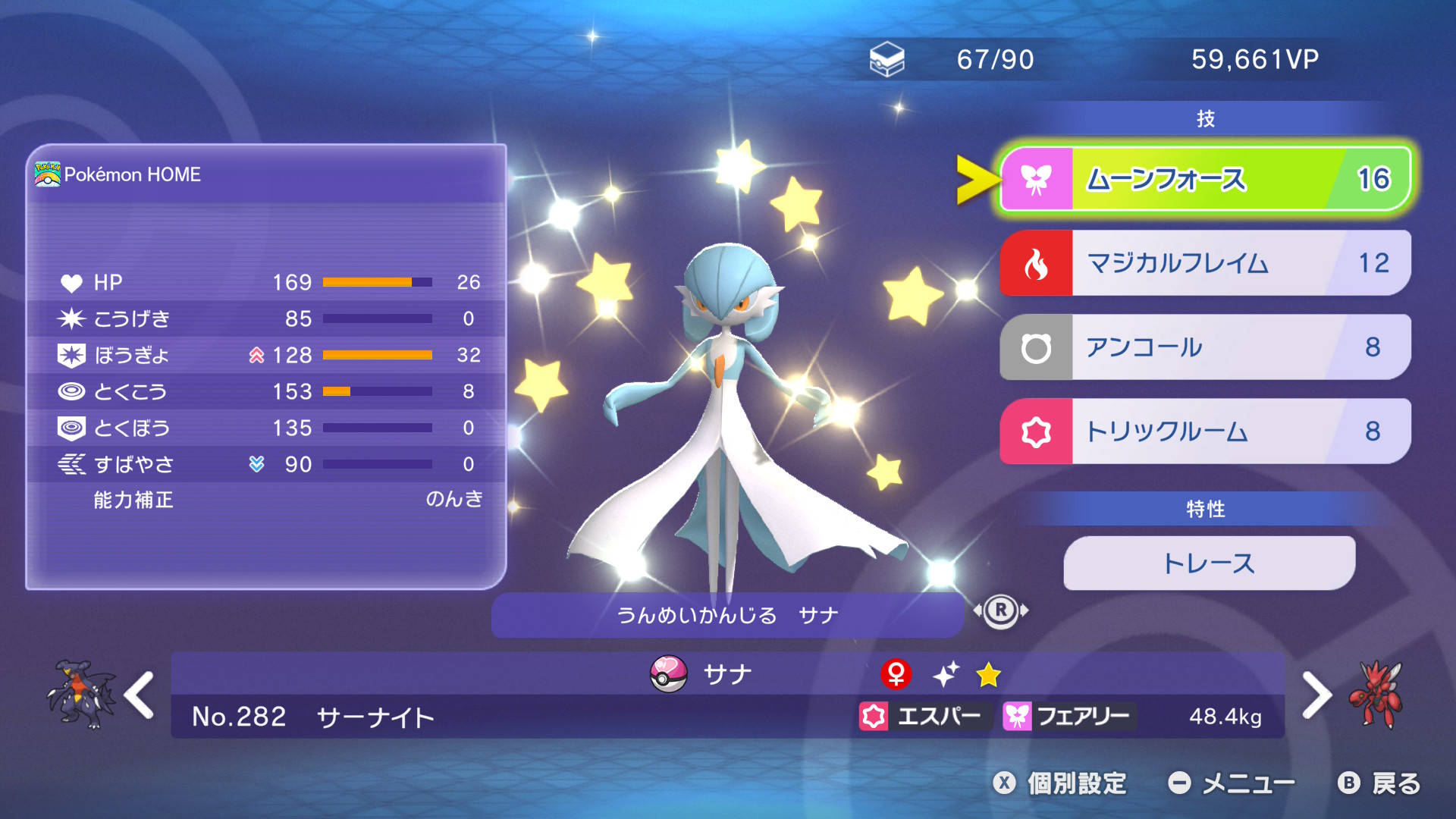Image resolution: width=1456 pixels, height=819 pixels.
Task: Click the エスパー type badge
Action: point(921,716)
